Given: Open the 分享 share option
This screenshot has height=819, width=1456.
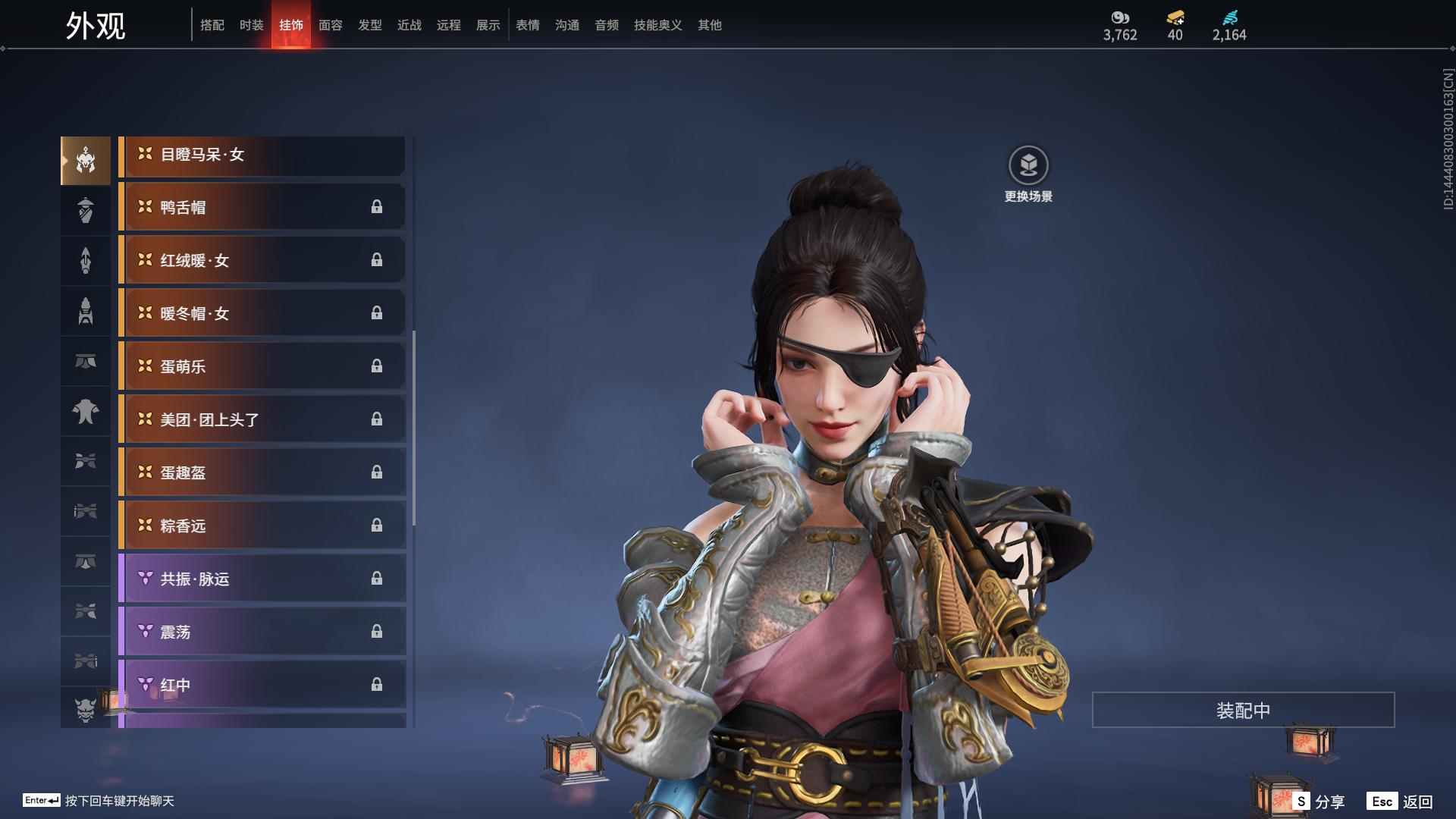Looking at the screenshot, I should point(1319,802).
